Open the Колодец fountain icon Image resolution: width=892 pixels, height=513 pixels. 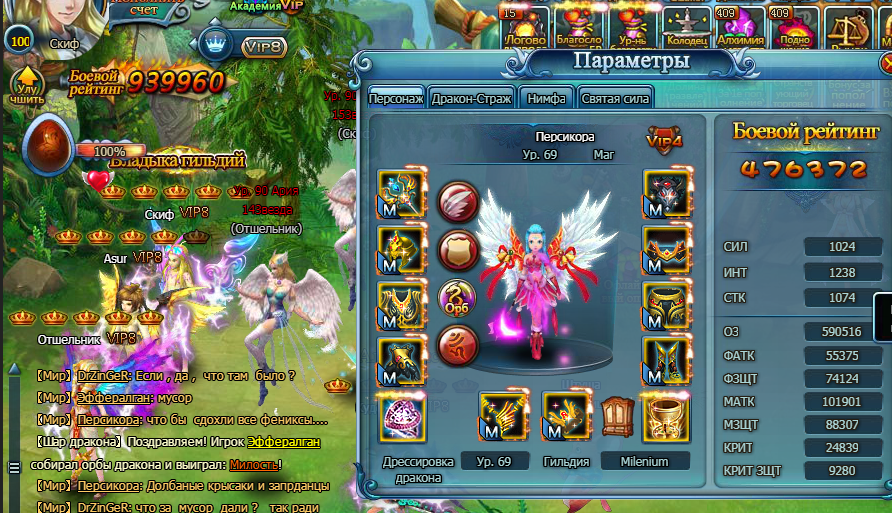(x=685, y=27)
